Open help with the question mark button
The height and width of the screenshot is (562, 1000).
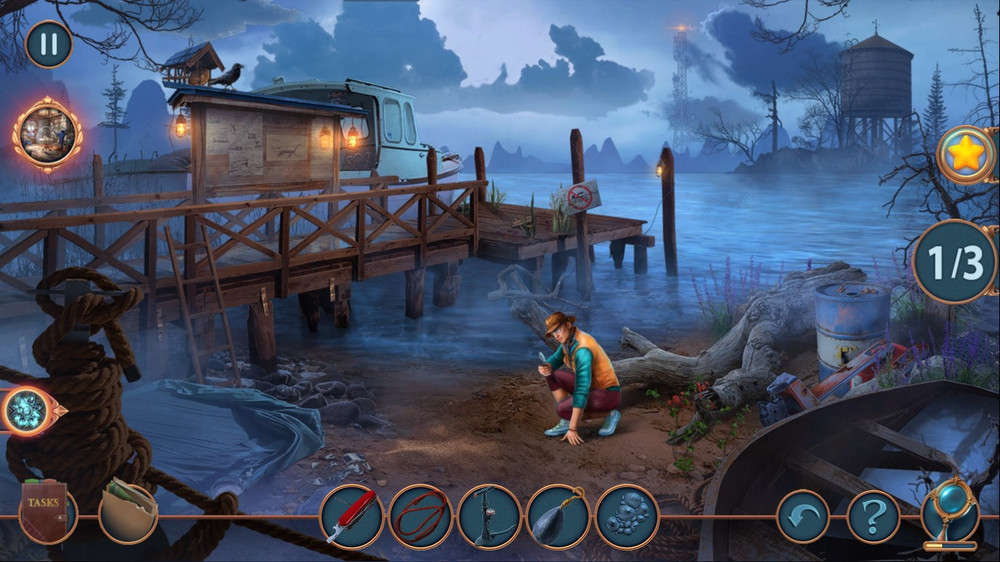pyautogui.click(x=873, y=517)
